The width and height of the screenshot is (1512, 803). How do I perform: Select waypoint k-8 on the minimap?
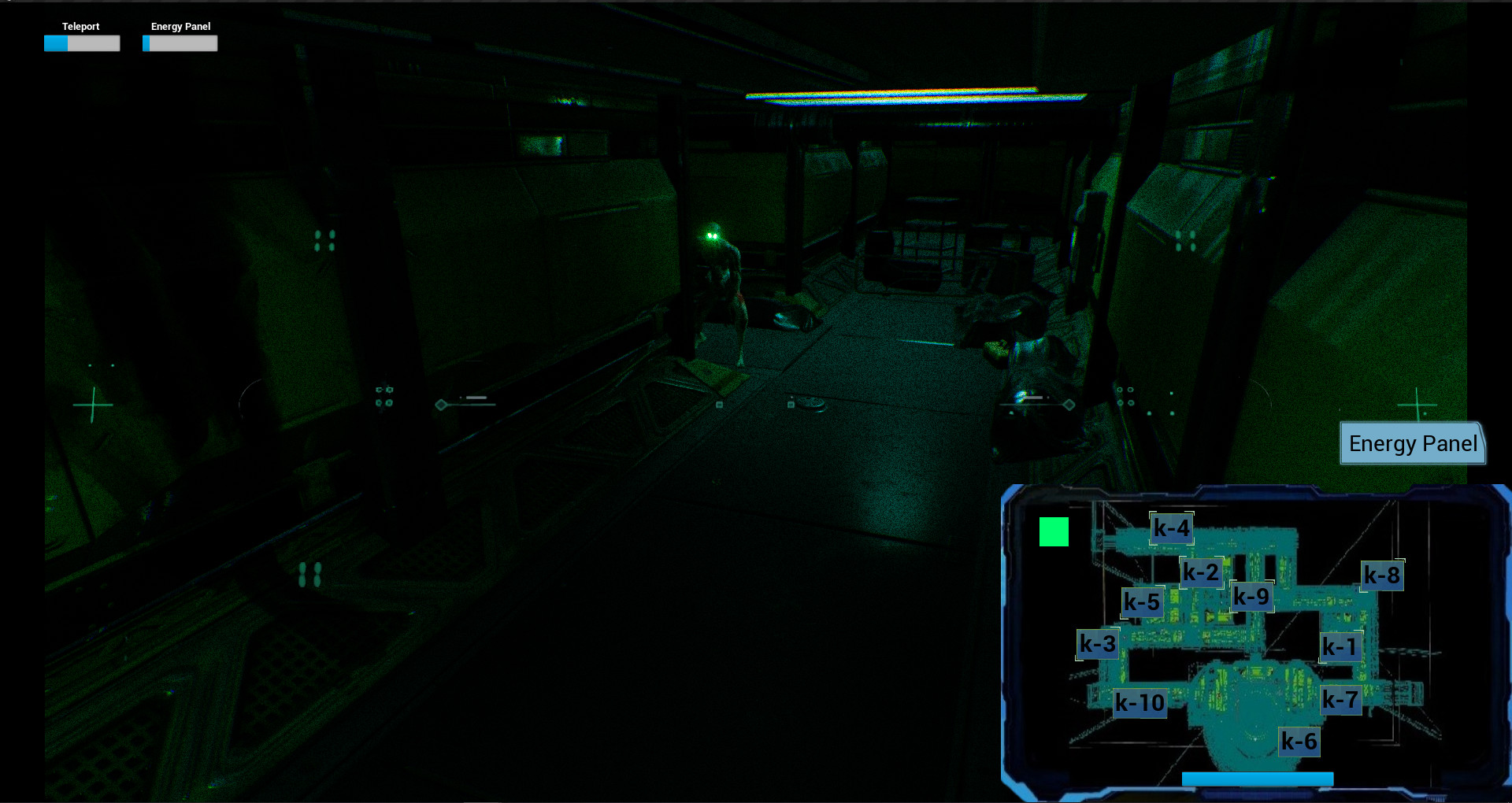point(1384,575)
